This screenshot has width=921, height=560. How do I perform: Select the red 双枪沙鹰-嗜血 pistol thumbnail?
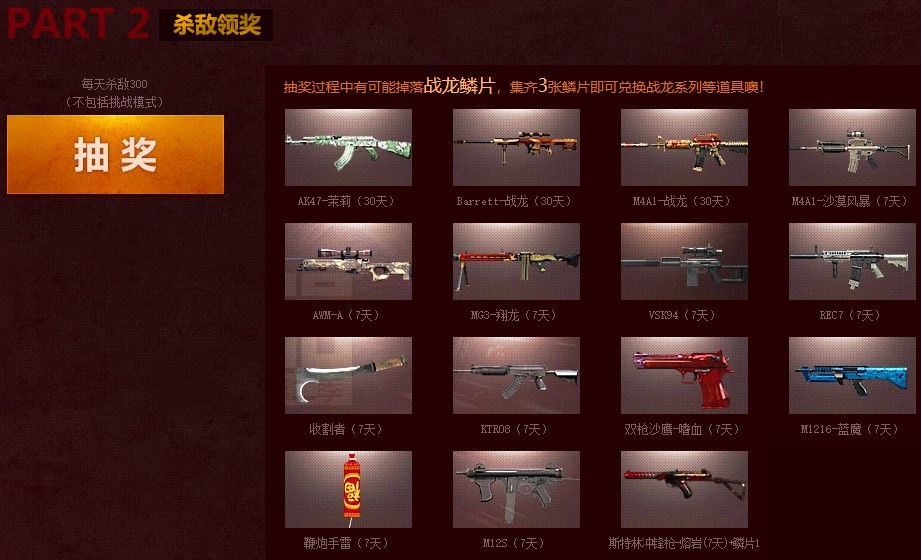point(684,375)
